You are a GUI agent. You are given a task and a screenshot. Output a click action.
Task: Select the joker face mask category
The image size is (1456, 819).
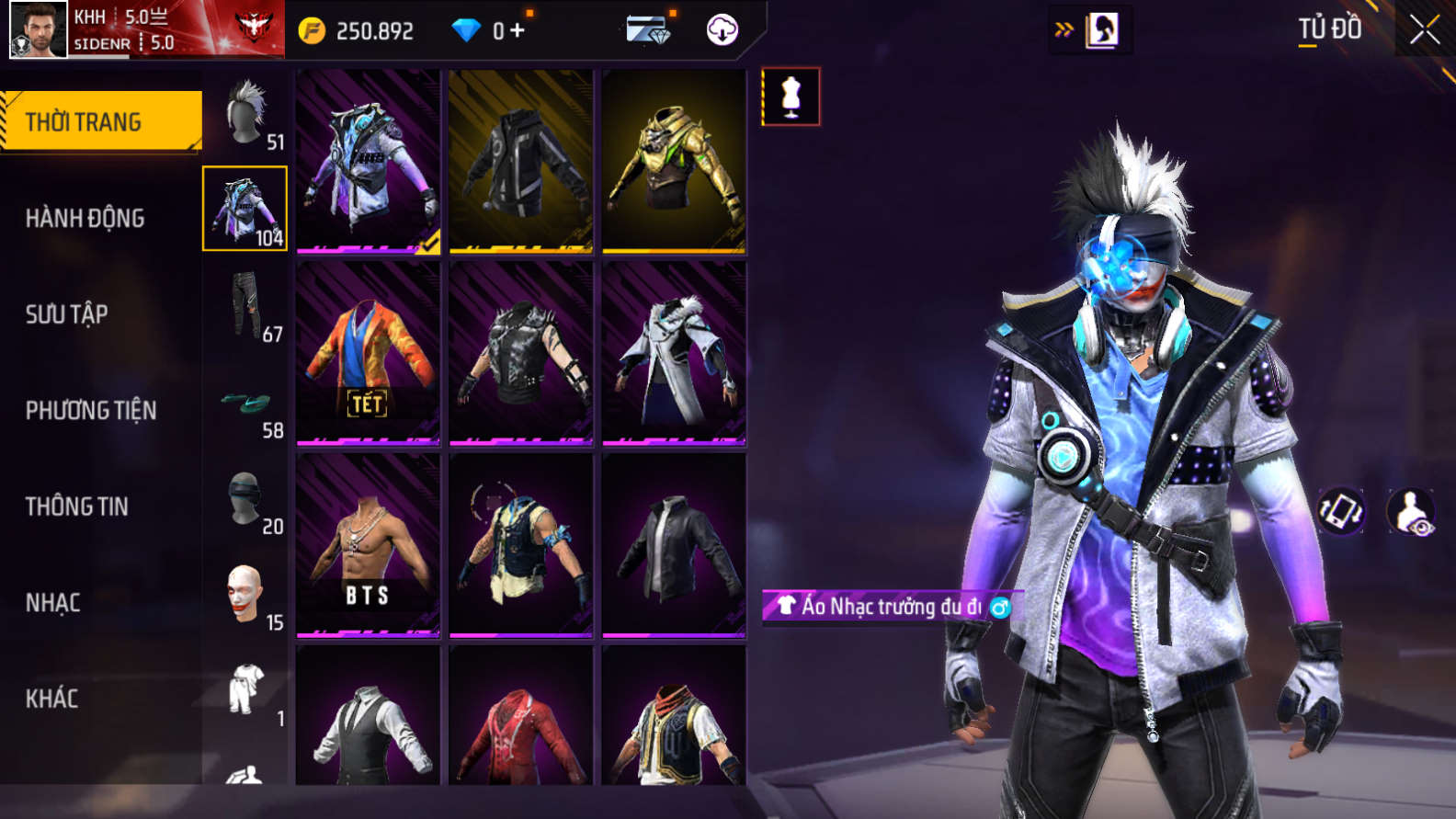(x=245, y=596)
